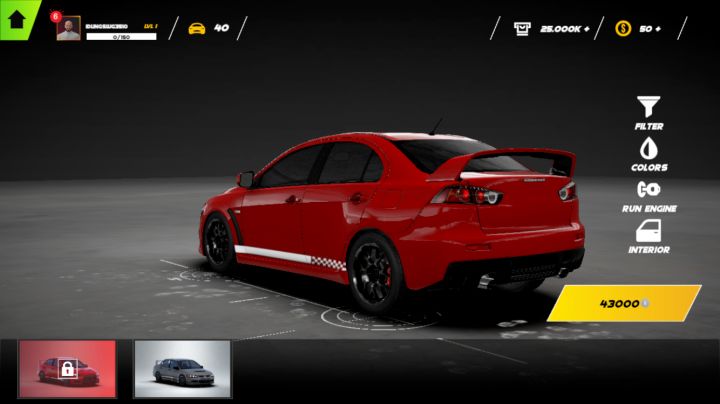Add more gold coins via 50 plus

640,28
